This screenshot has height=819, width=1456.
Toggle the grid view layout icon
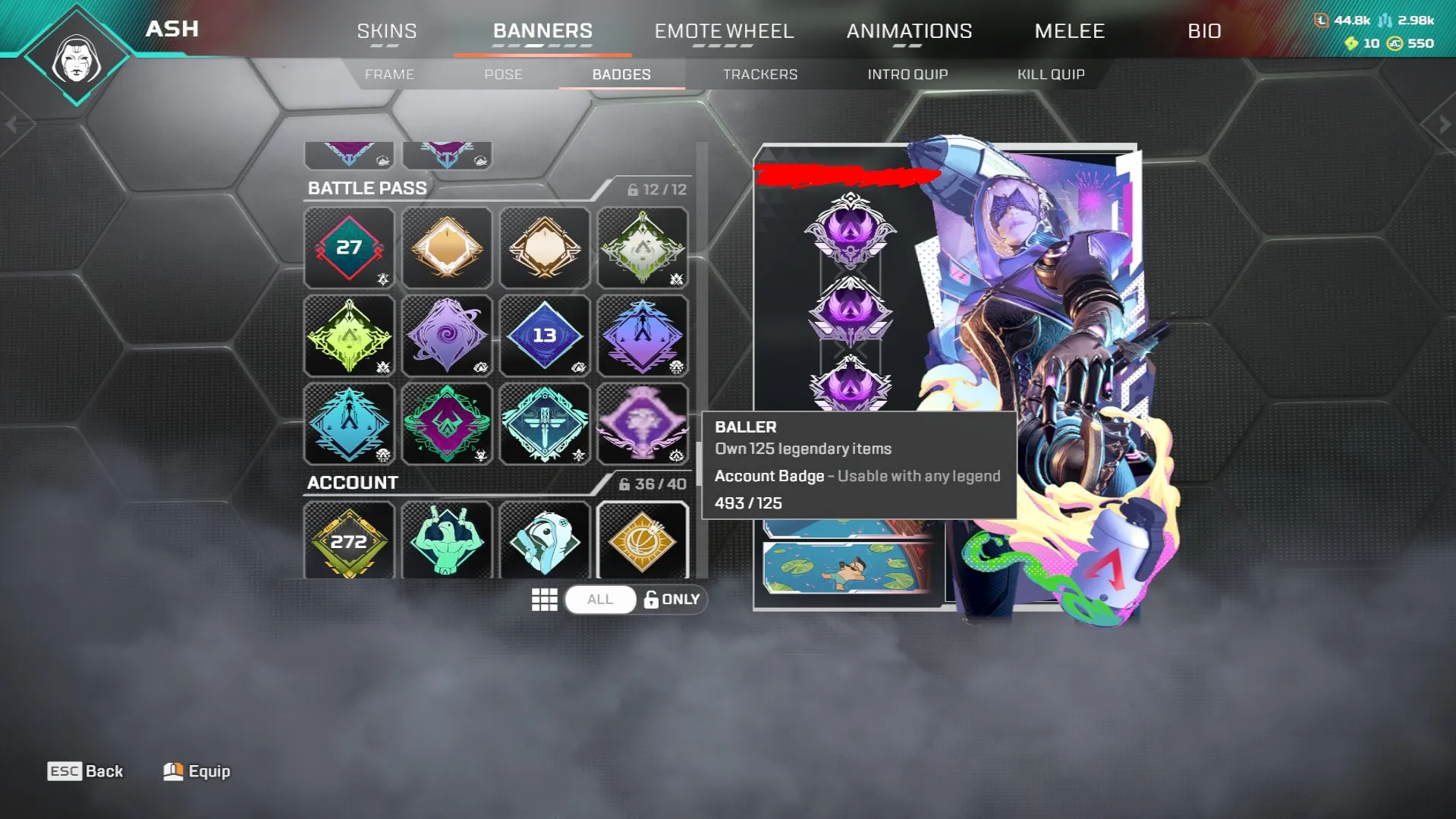544,599
